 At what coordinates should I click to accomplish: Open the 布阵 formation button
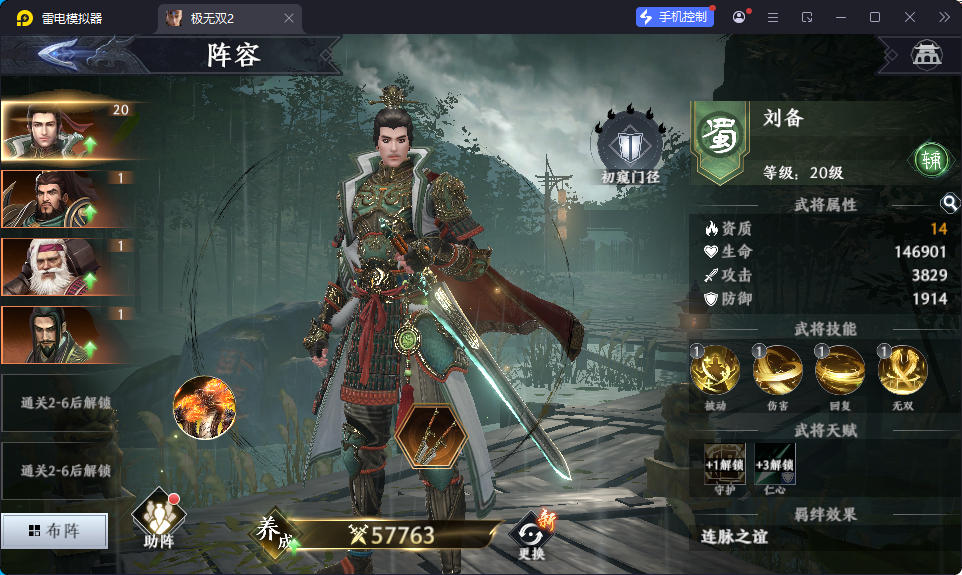pos(55,531)
